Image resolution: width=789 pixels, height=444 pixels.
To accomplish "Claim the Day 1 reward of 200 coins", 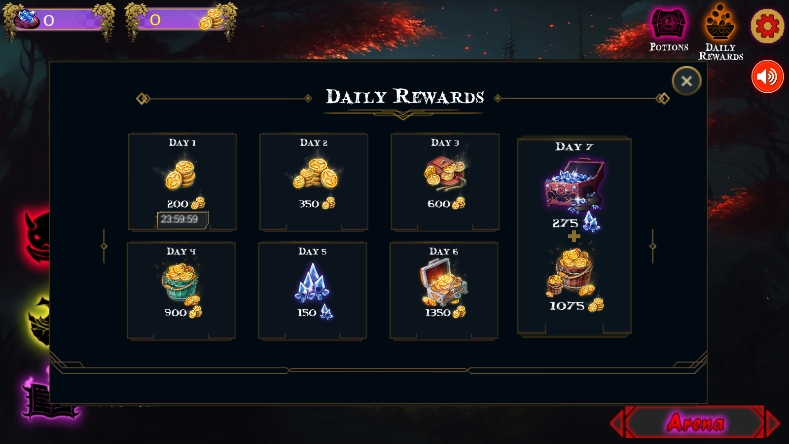I will tap(182, 181).
